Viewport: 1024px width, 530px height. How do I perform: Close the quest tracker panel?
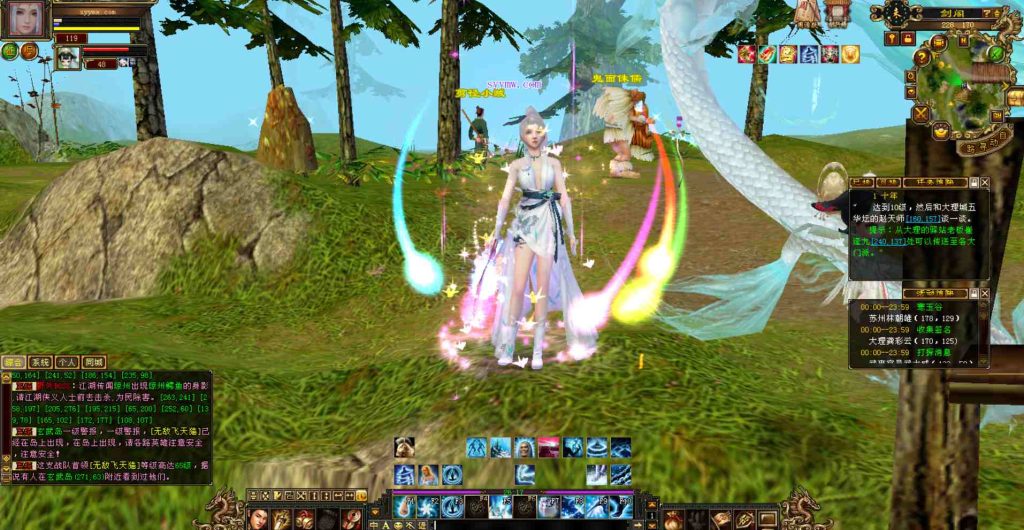coord(985,183)
